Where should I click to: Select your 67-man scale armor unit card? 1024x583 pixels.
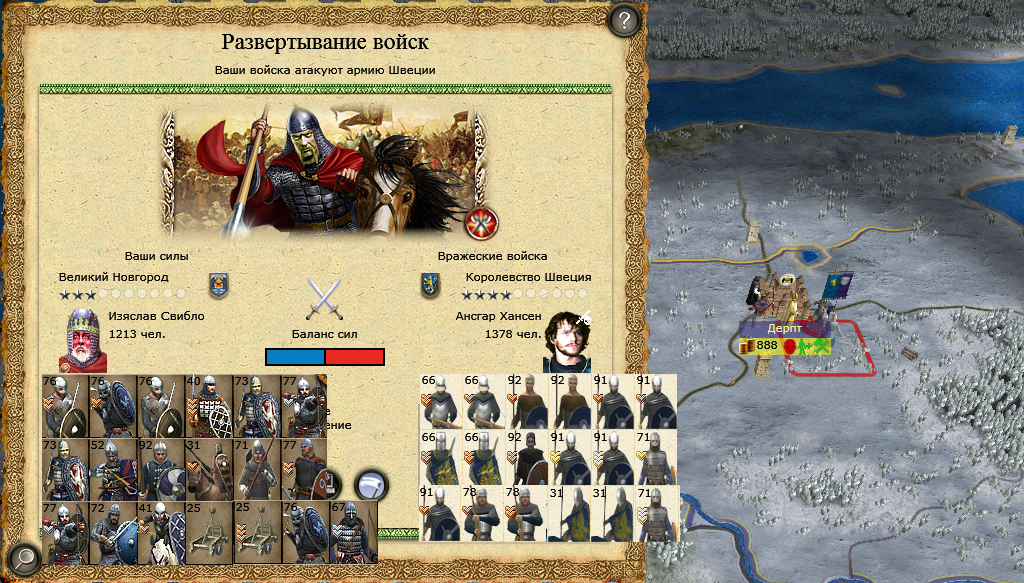[353, 532]
